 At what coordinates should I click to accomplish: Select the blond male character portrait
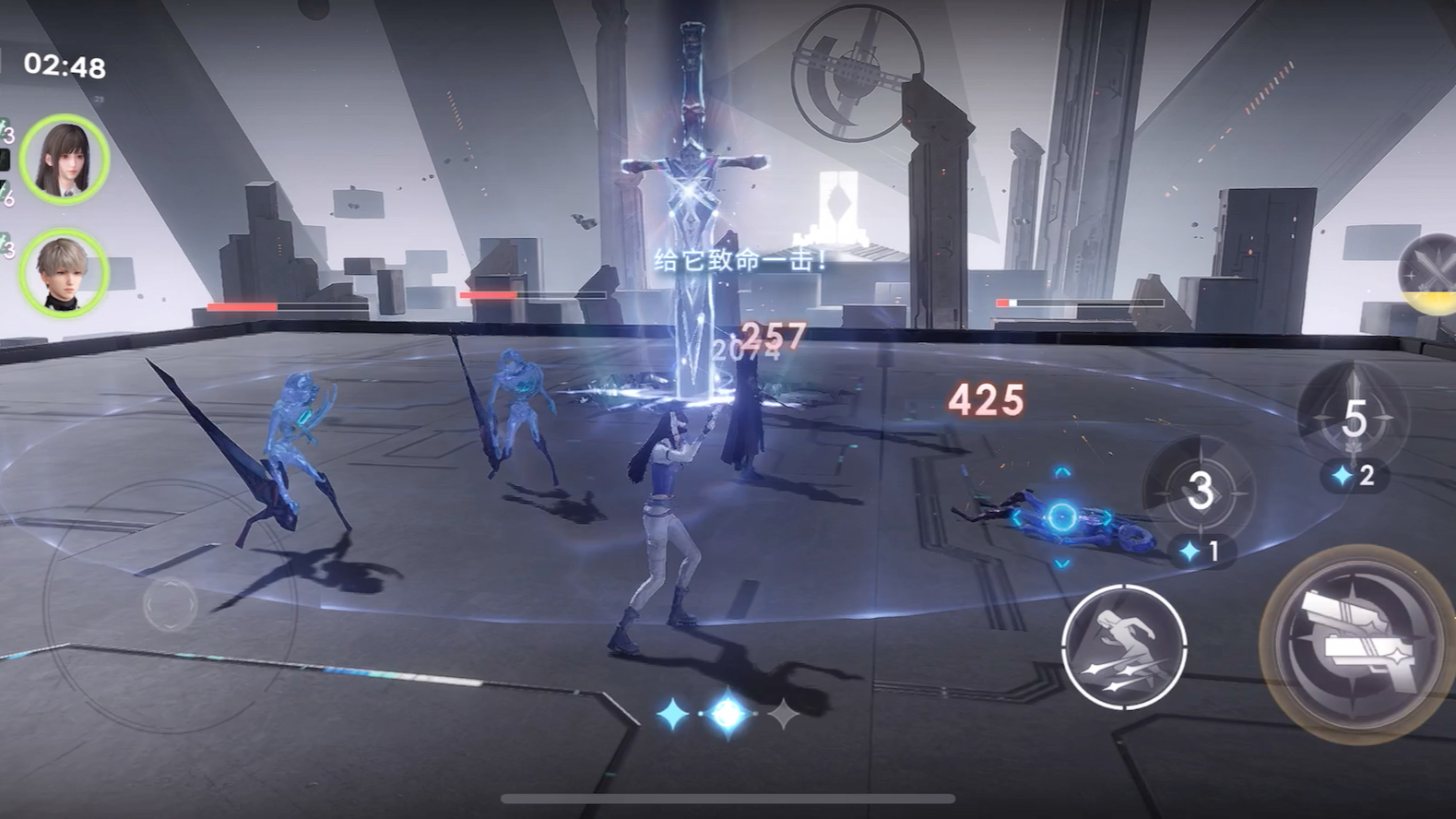[65, 272]
